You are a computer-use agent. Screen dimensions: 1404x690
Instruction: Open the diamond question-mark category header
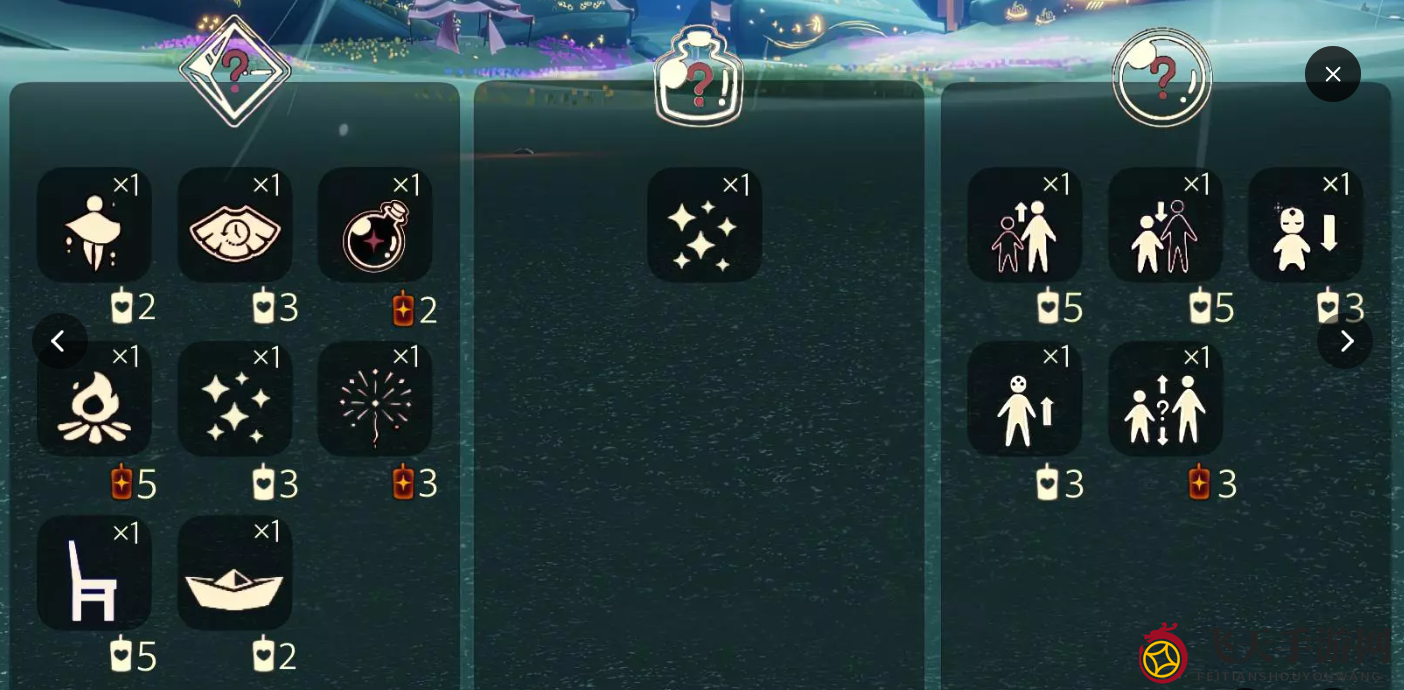tap(235, 72)
